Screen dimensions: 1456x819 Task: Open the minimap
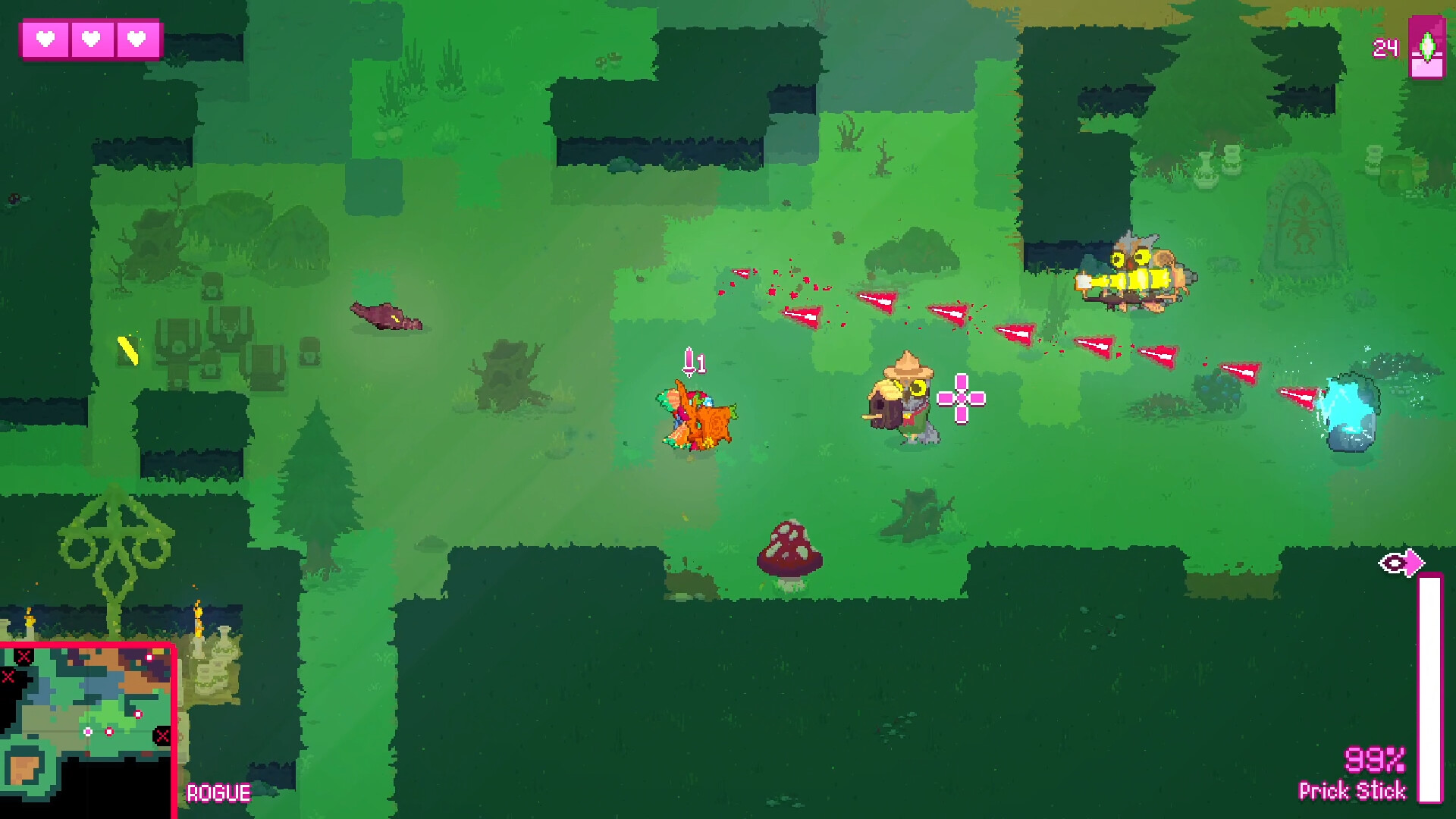click(x=86, y=730)
